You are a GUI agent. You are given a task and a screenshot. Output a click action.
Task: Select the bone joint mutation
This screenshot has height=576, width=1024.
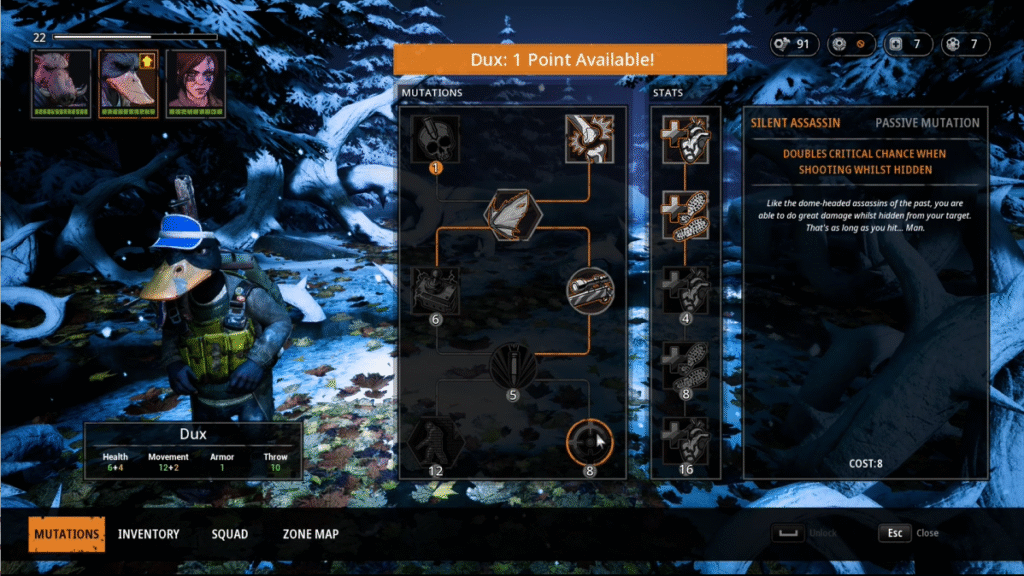coord(590,140)
